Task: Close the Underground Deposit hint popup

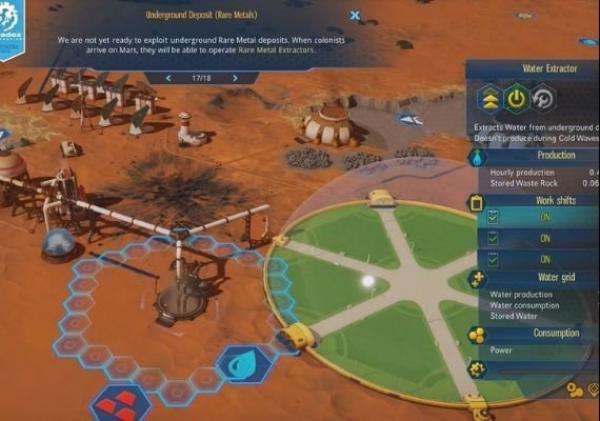Action: pos(354,16)
